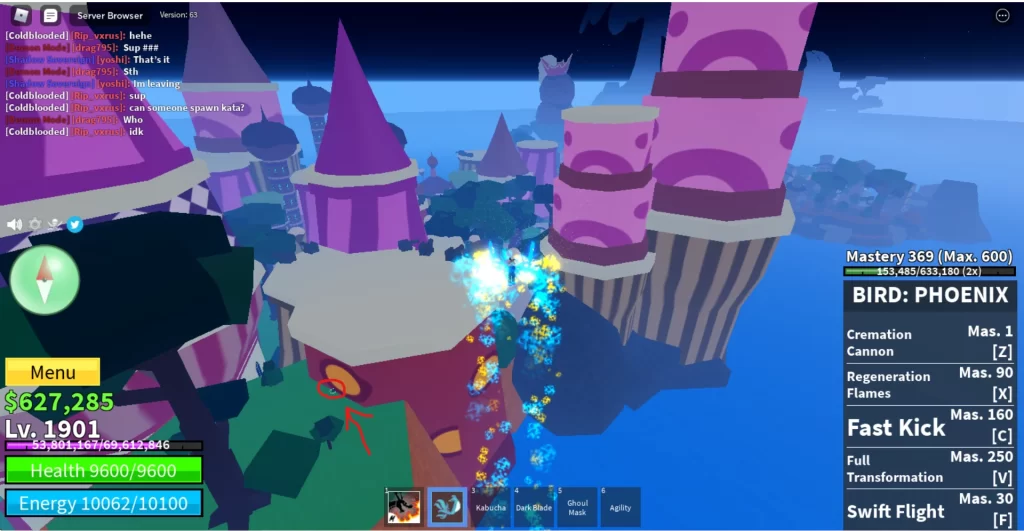The width and height of the screenshot is (1024, 531).
Task: Open settings via the gear icon
Action: coord(34,224)
